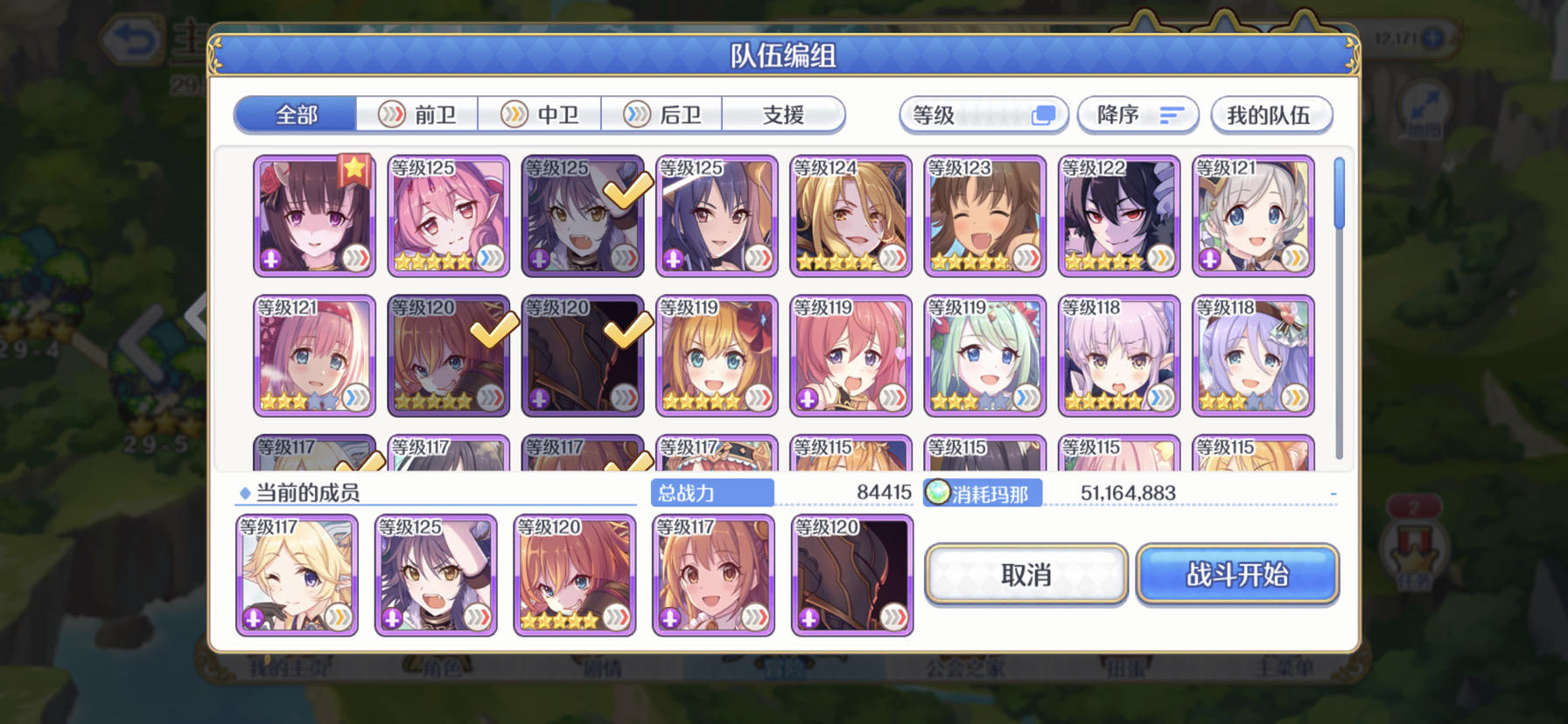This screenshot has height=724, width=1568.
Task: Open the 等级 sort criteria dropdown
Action: point(983,115)
